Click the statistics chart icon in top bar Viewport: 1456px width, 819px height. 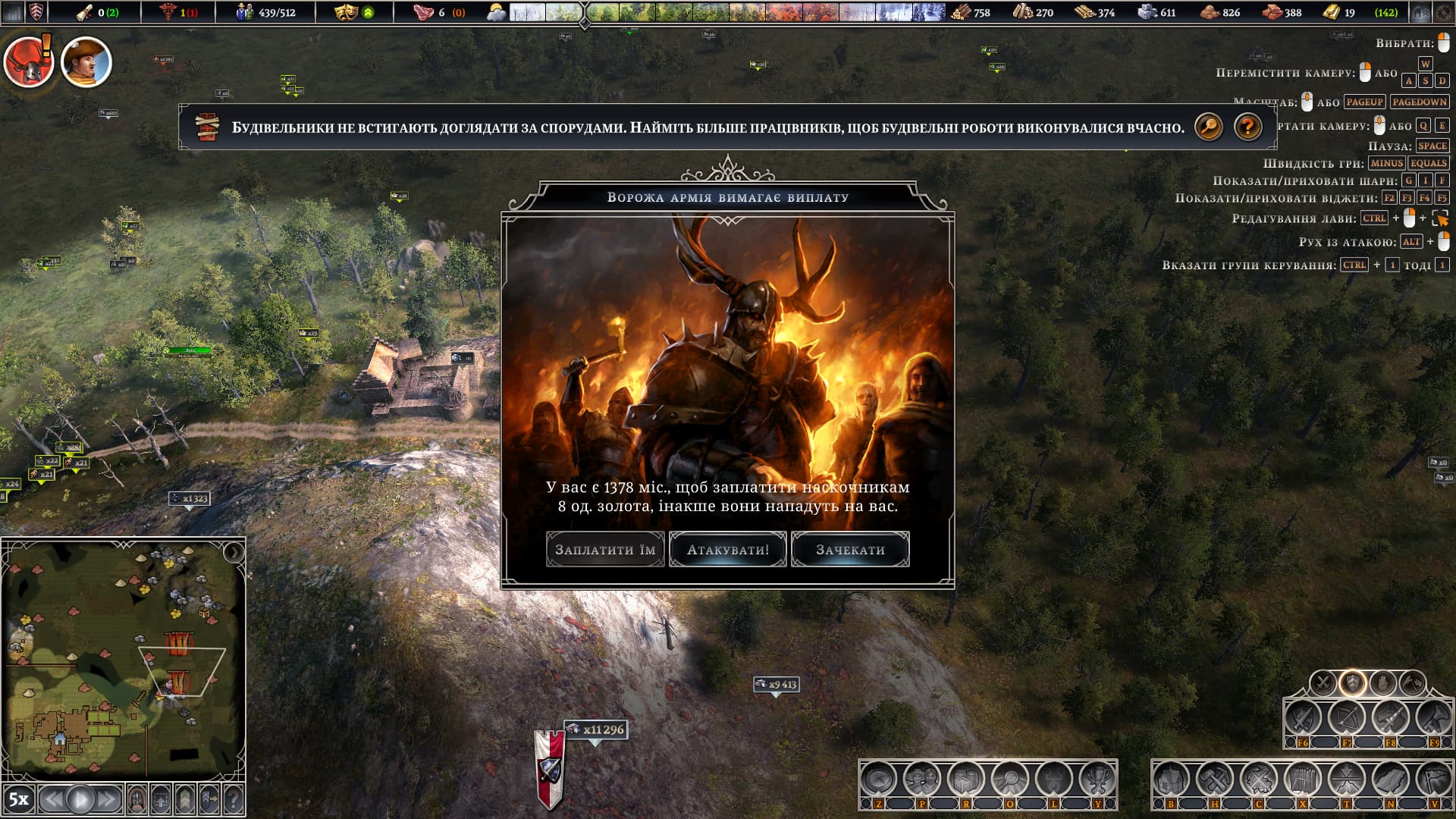(x=13, y=12)
